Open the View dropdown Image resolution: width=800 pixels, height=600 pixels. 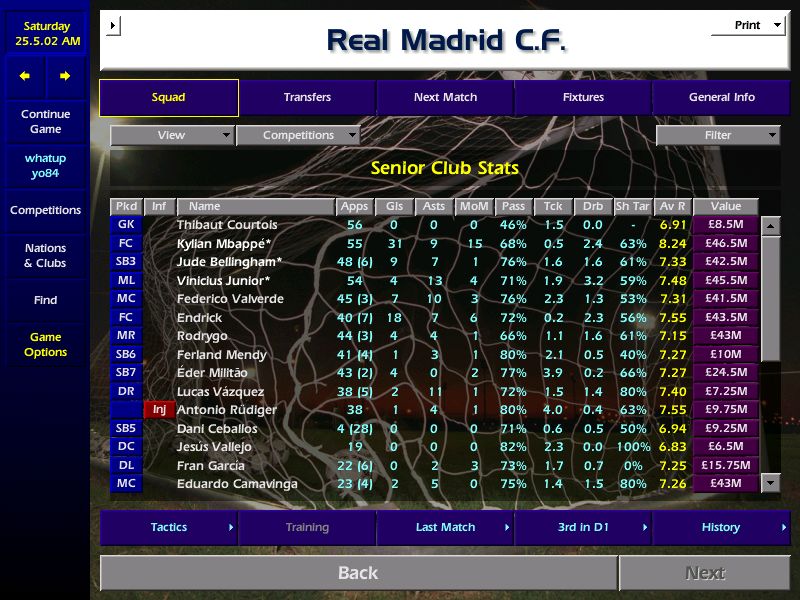click(x=172, y=135)
